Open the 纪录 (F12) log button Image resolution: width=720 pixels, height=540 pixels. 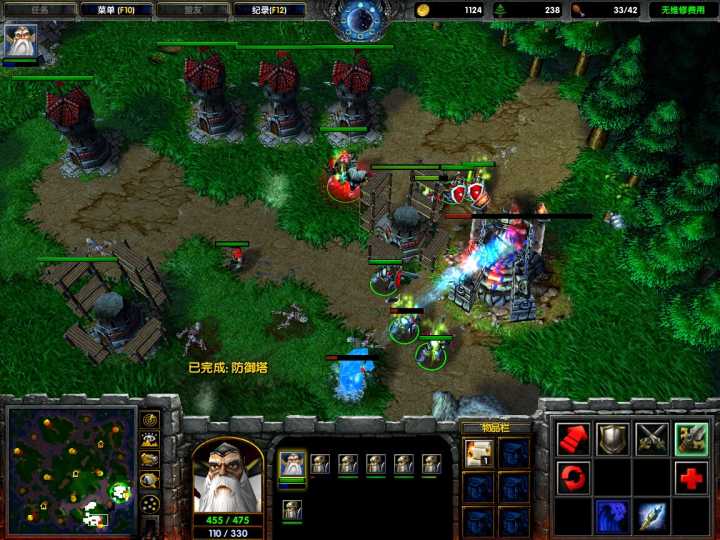click(269, 10)
